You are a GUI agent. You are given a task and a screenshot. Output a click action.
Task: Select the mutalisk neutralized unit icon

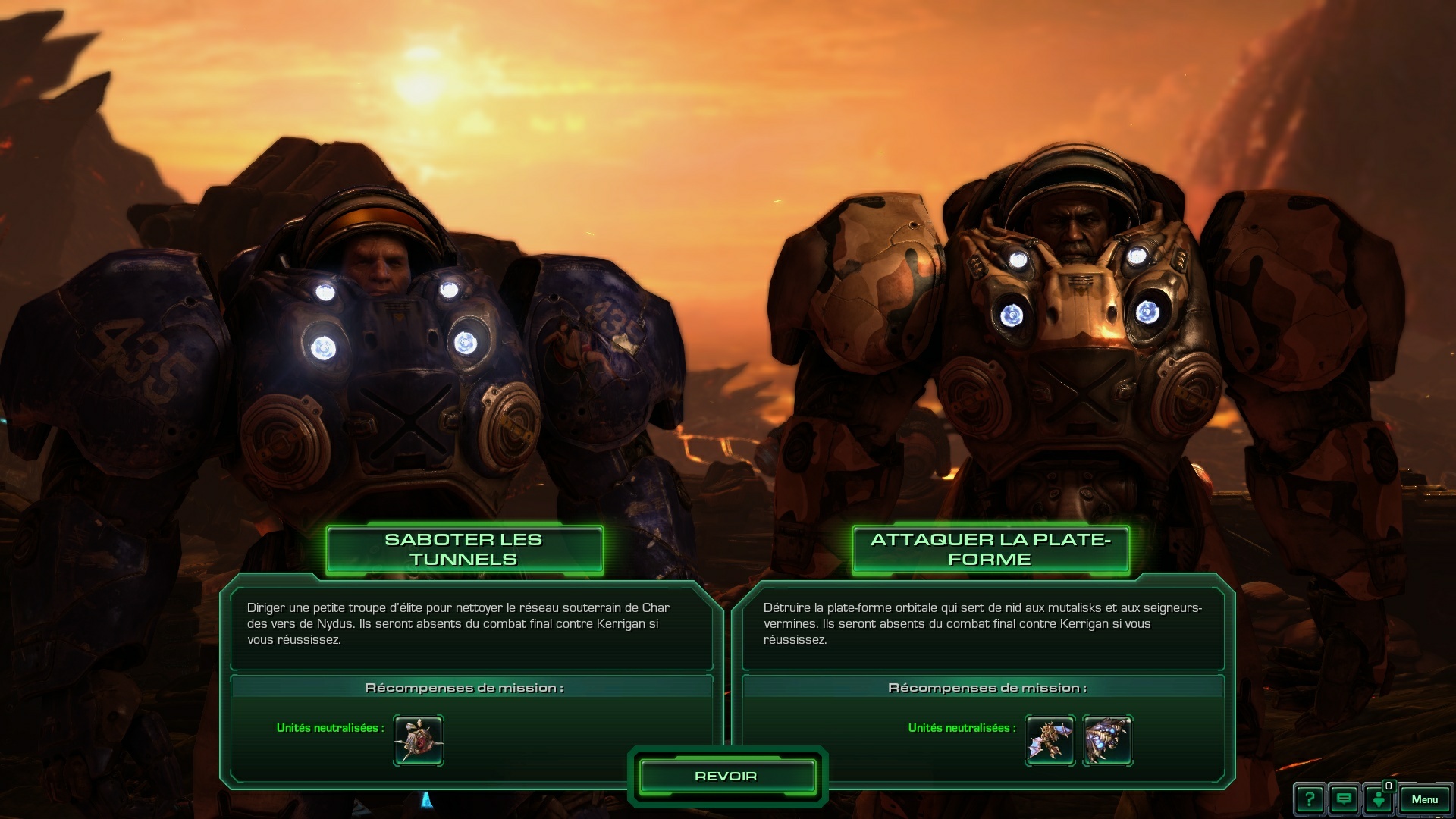[1050, 740]
